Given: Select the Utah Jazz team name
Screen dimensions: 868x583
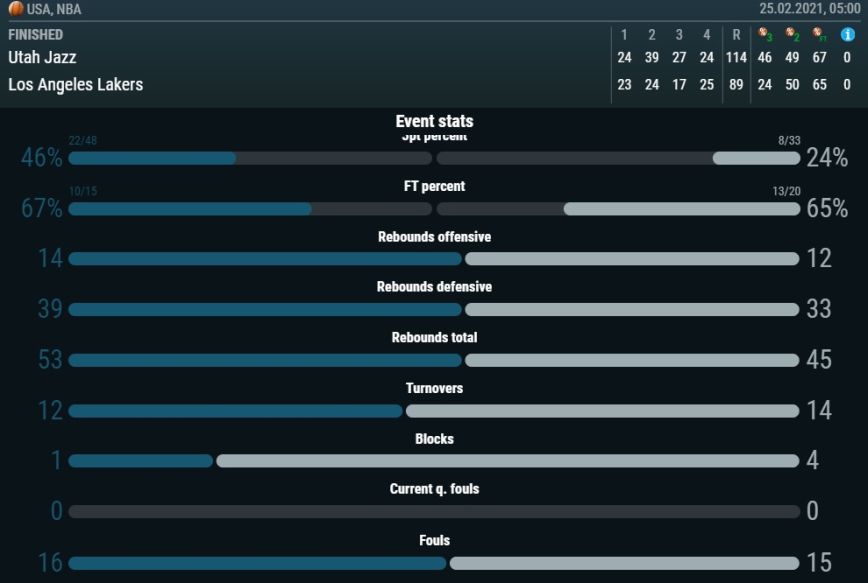Looking at the screenshot, I should coord(42,58).
